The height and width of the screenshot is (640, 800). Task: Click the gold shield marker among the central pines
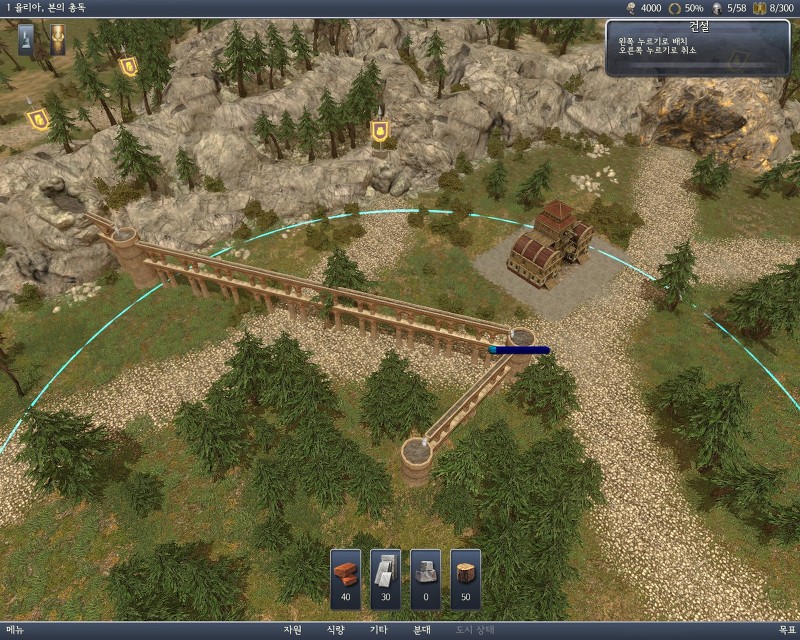click(380, 131)
